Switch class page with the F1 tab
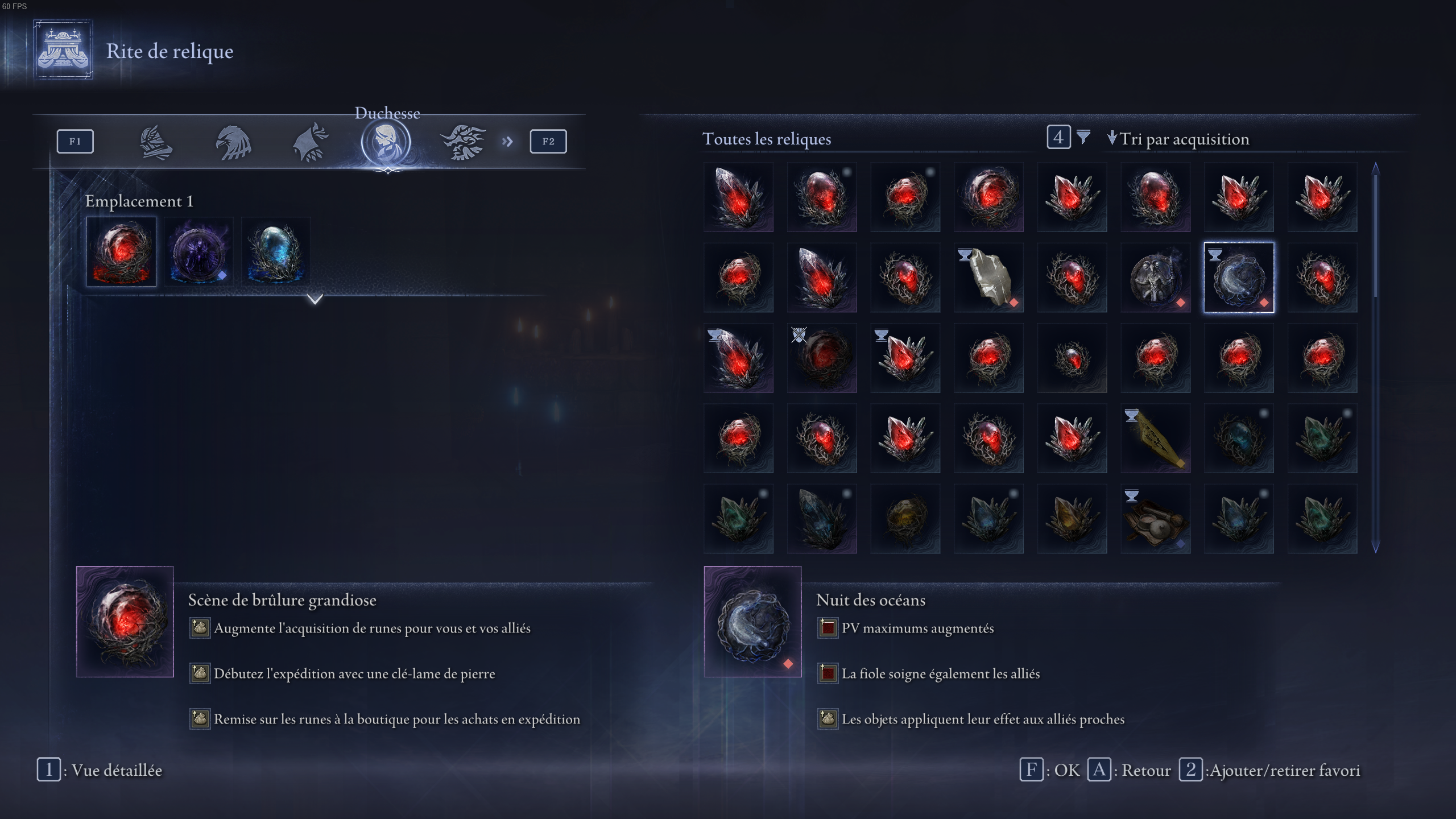Viewport: 1456px width, 819px height. [x=75, y=141]
